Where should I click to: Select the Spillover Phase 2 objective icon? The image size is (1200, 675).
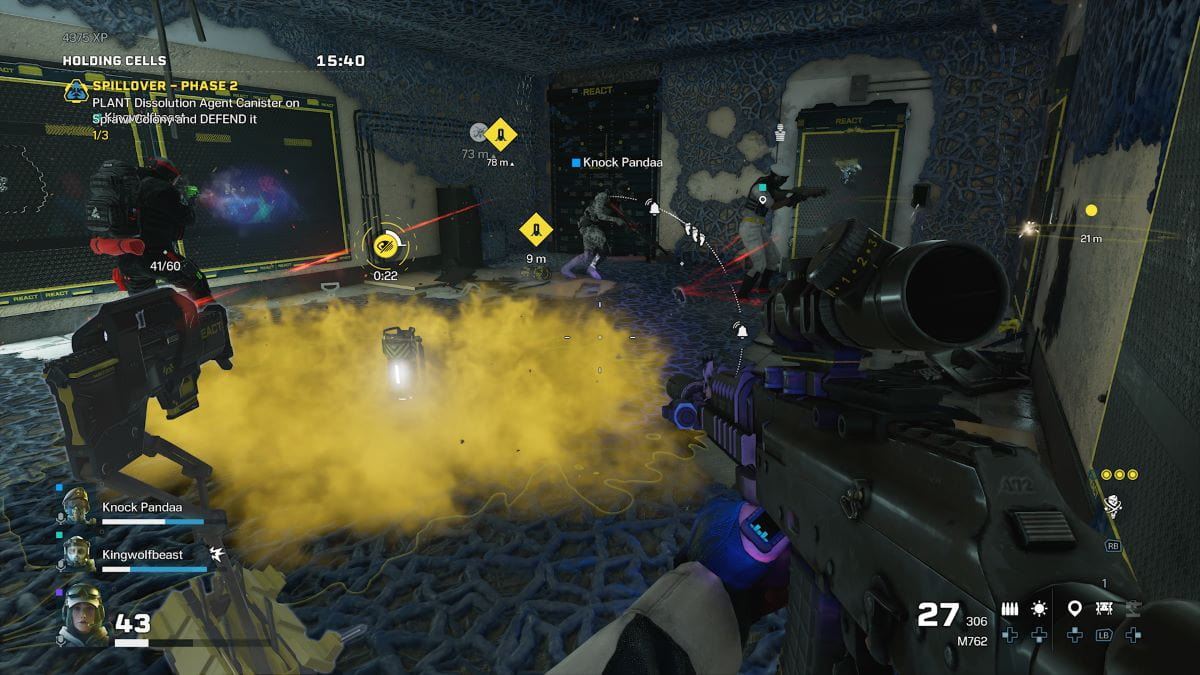pos(74,88)
